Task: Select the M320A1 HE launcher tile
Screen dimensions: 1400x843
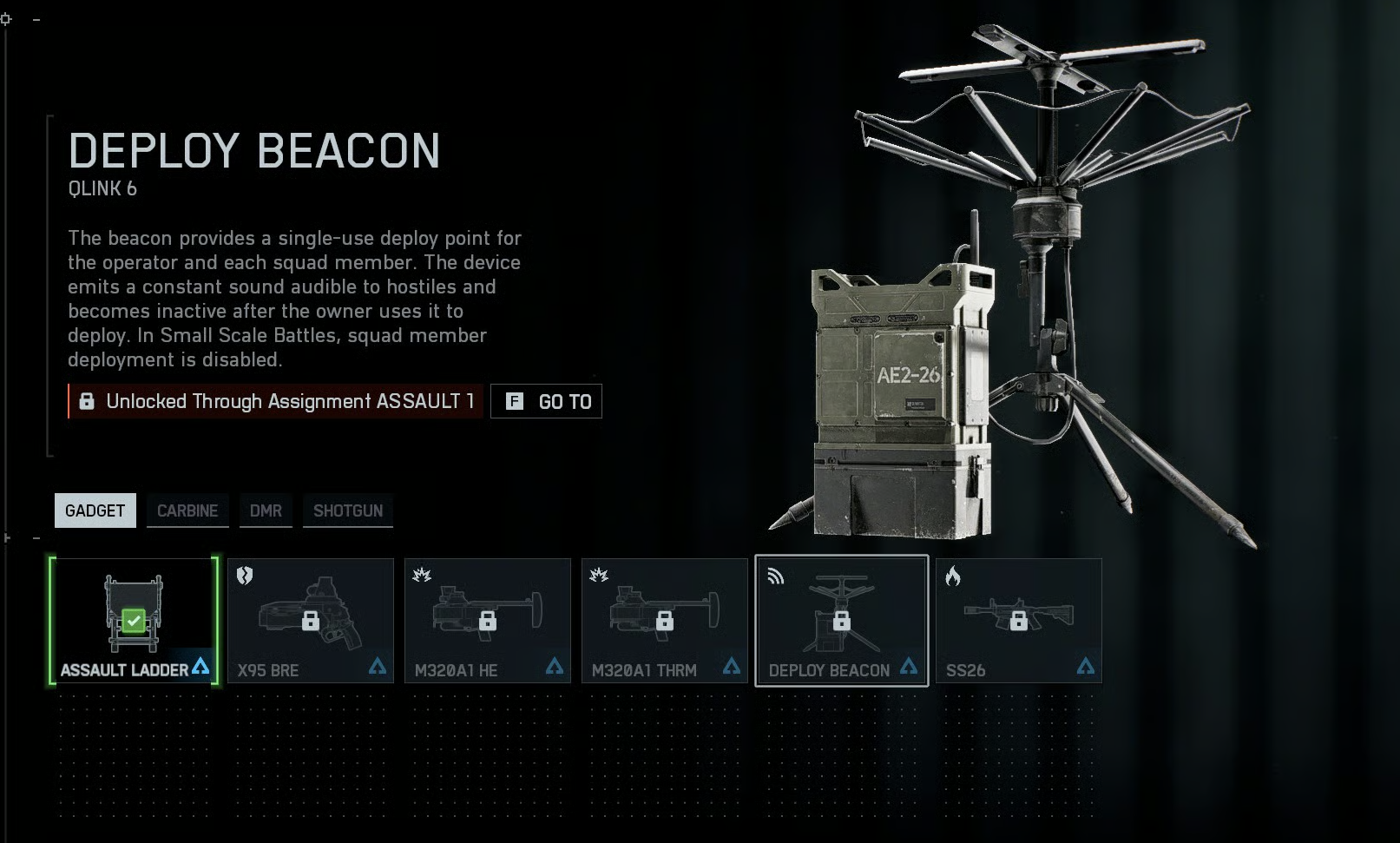Action: click(x=488, y=621)
